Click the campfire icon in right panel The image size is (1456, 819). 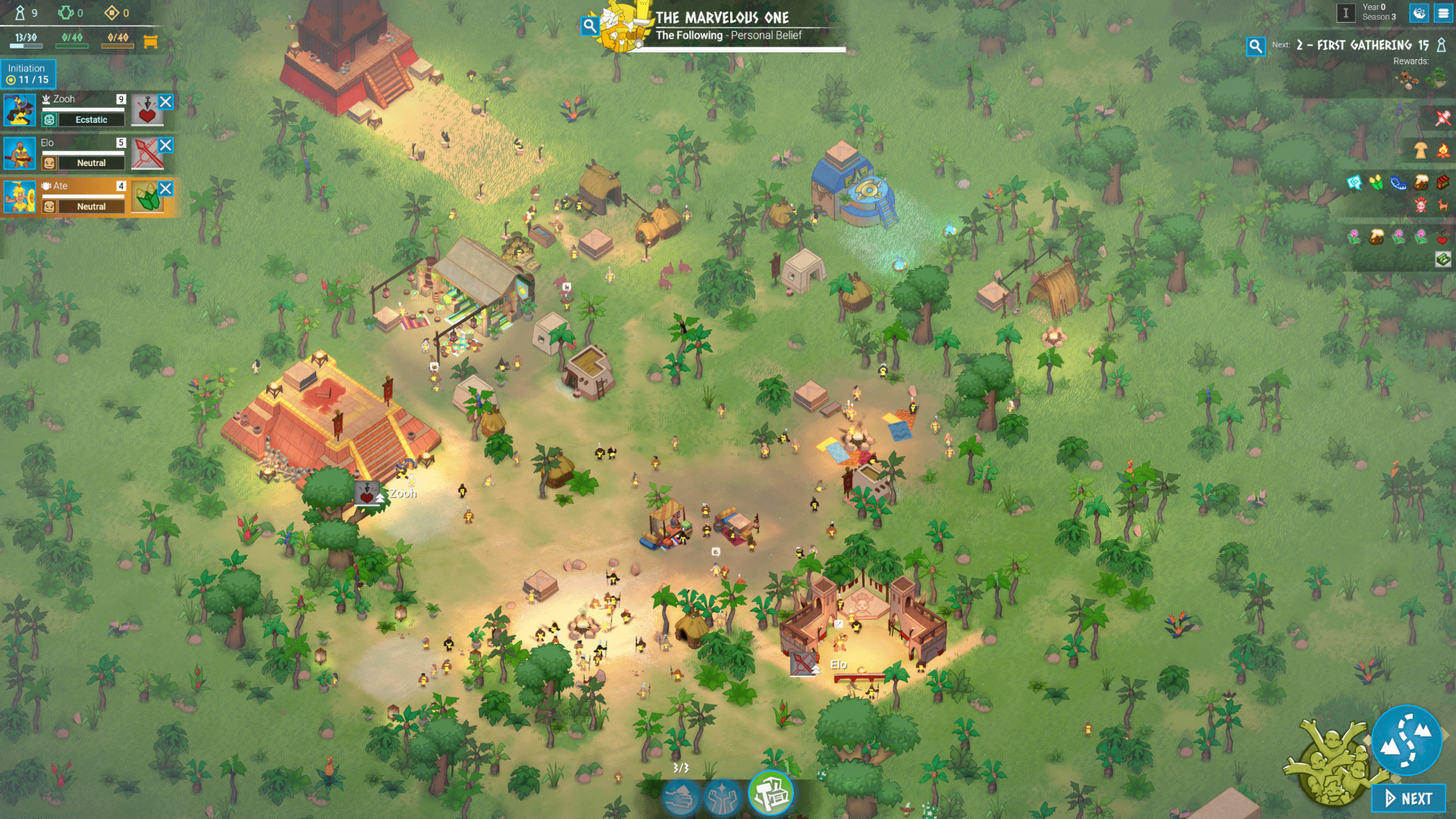[1442, 151]
